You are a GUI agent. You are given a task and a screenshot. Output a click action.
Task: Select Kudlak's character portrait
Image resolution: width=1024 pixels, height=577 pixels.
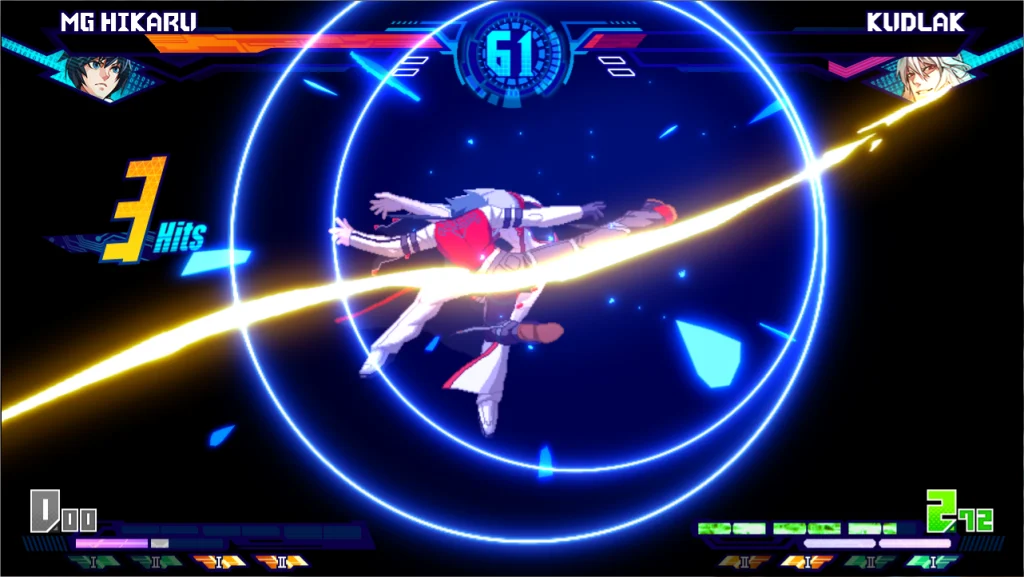(924, 77)
